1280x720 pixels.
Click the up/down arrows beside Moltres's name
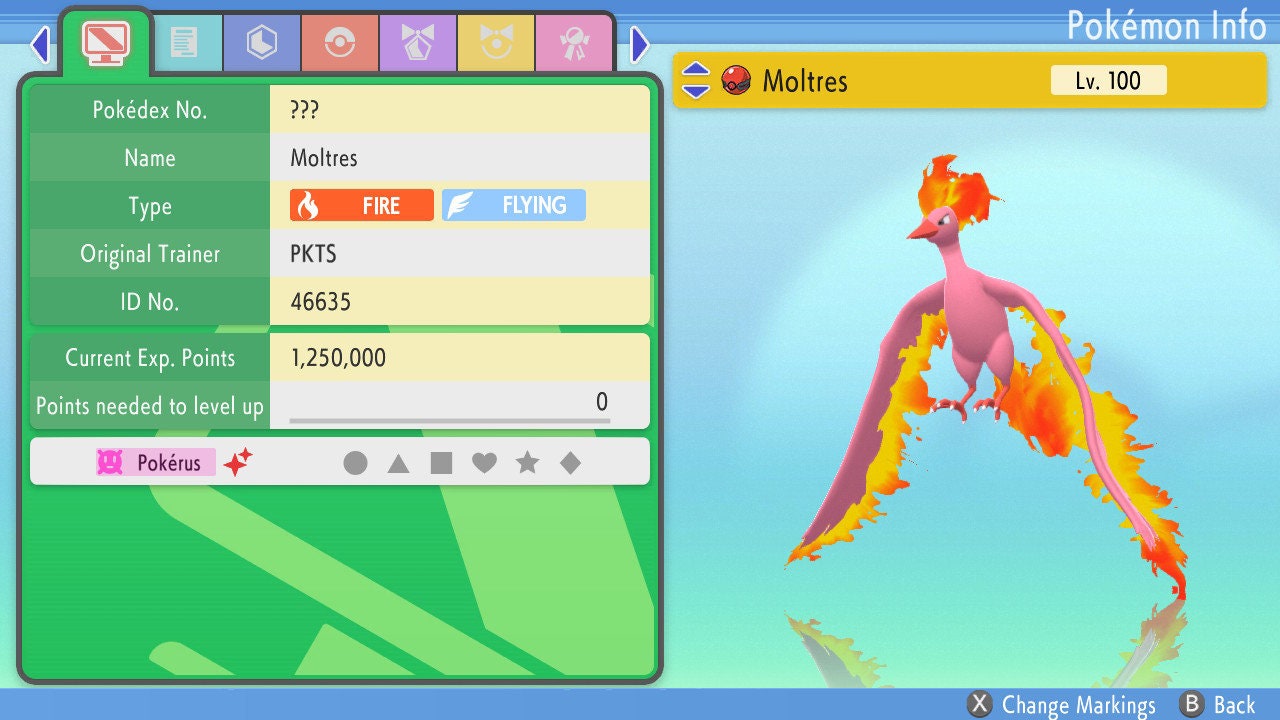click(x=696, y=80)
